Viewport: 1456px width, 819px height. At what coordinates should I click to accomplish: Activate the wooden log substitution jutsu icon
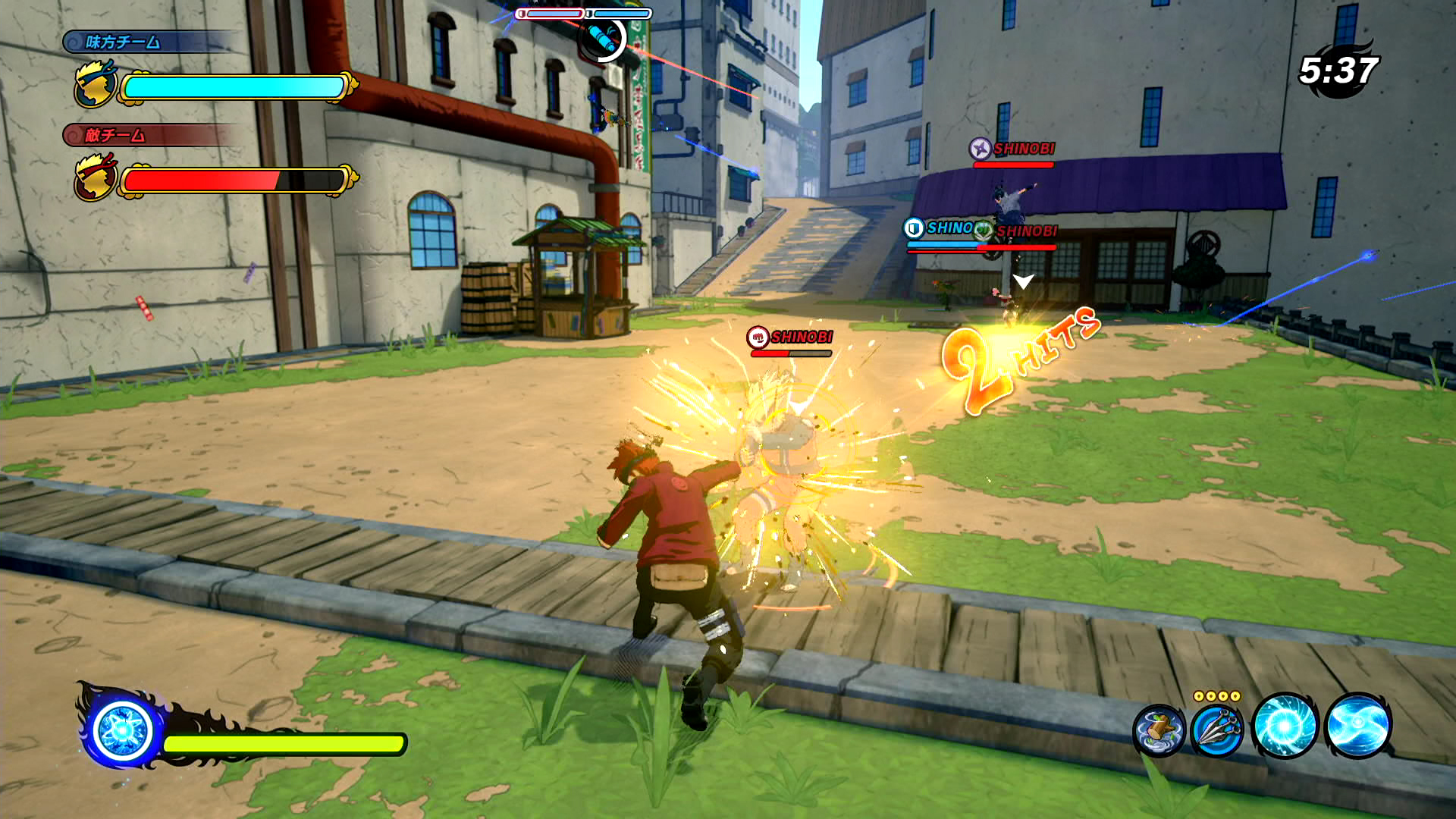click(x=1159, y=730)
